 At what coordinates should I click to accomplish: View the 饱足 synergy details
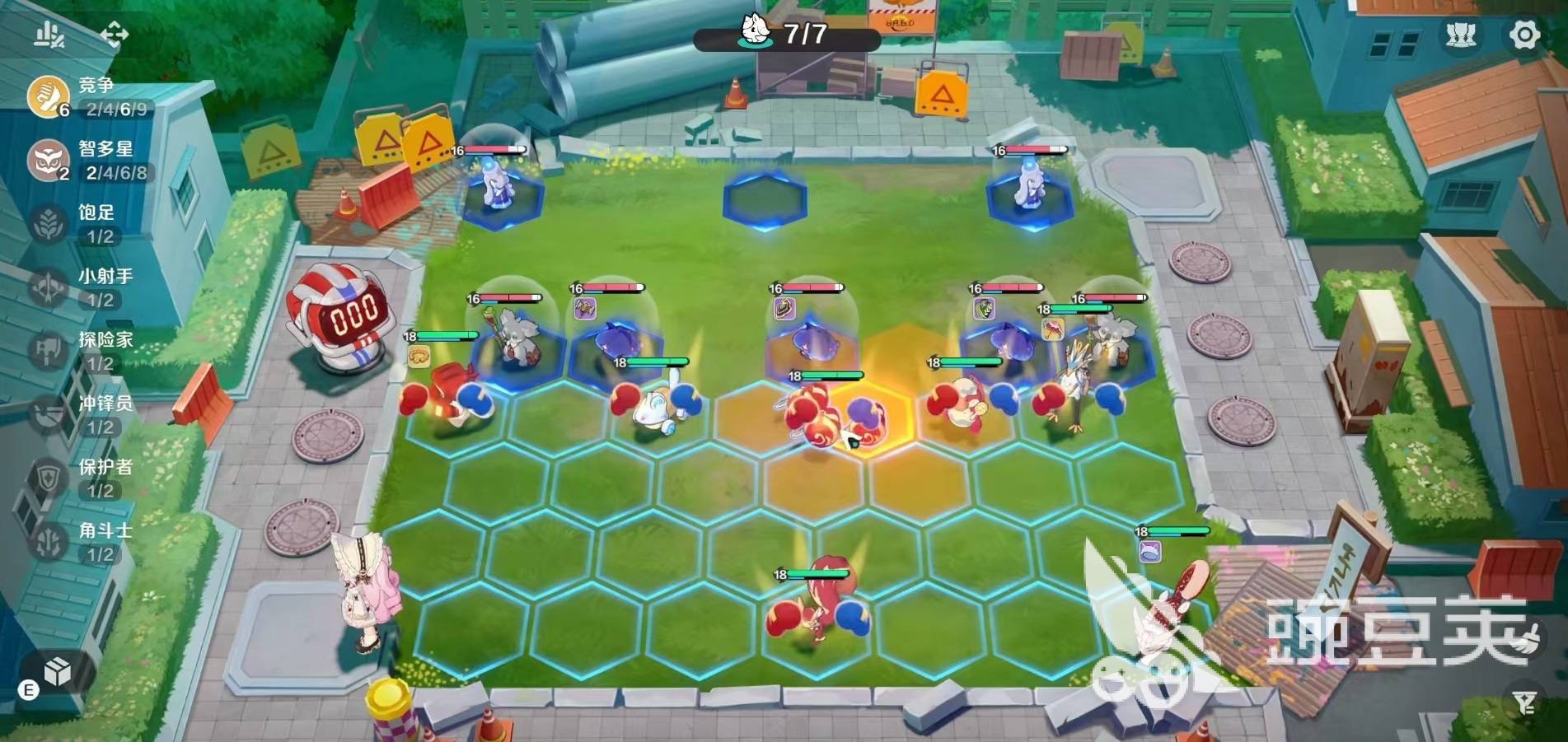click(49, 223)
